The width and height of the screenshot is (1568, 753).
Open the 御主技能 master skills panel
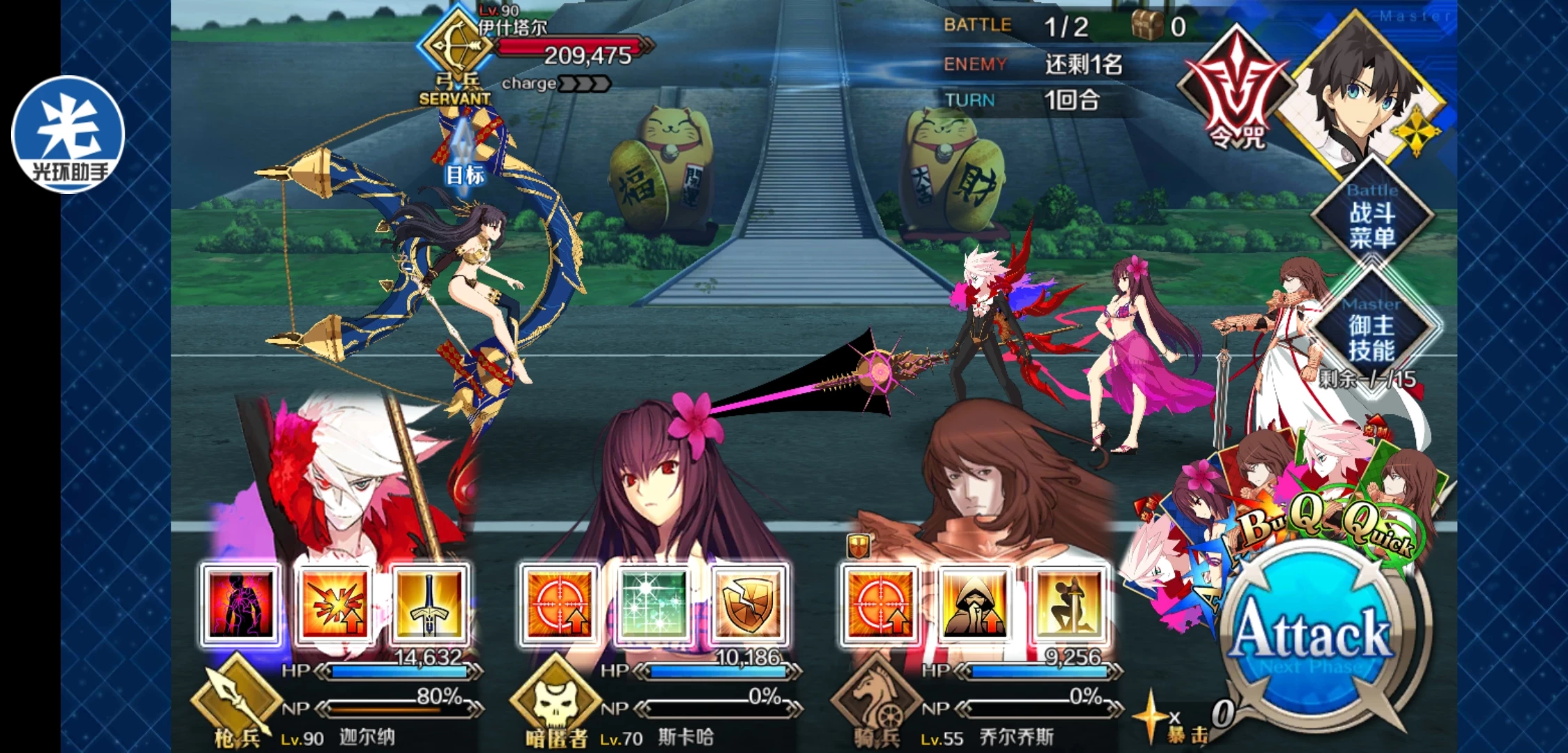click(x=1371, y=336)
